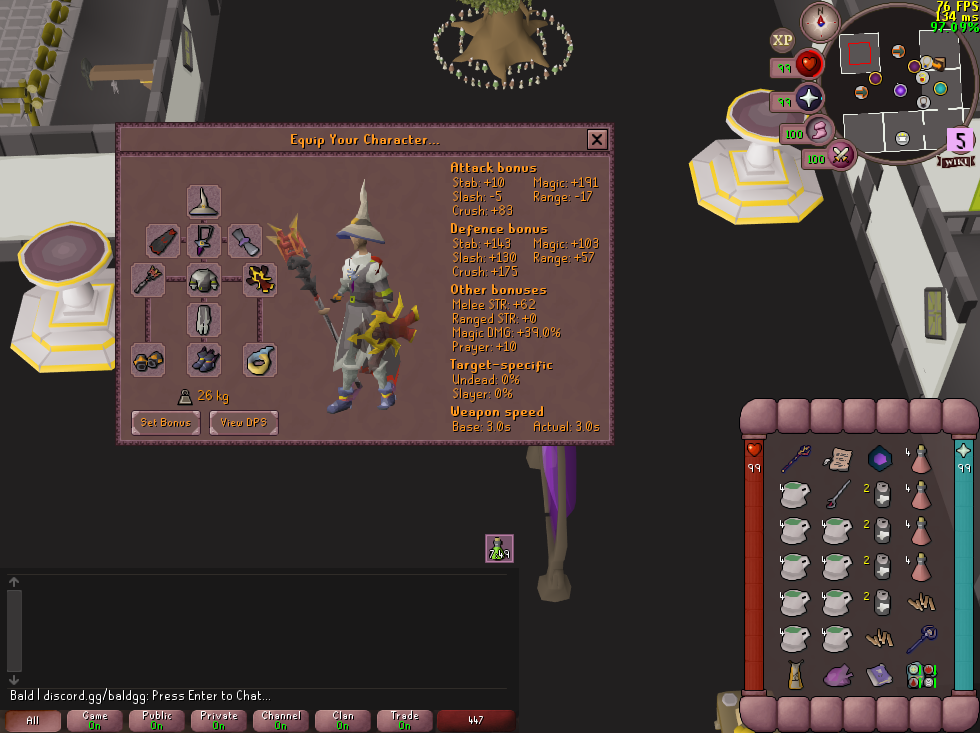Activate the special attack crossed swords orb
980x733 pixels.
[840, 155]
